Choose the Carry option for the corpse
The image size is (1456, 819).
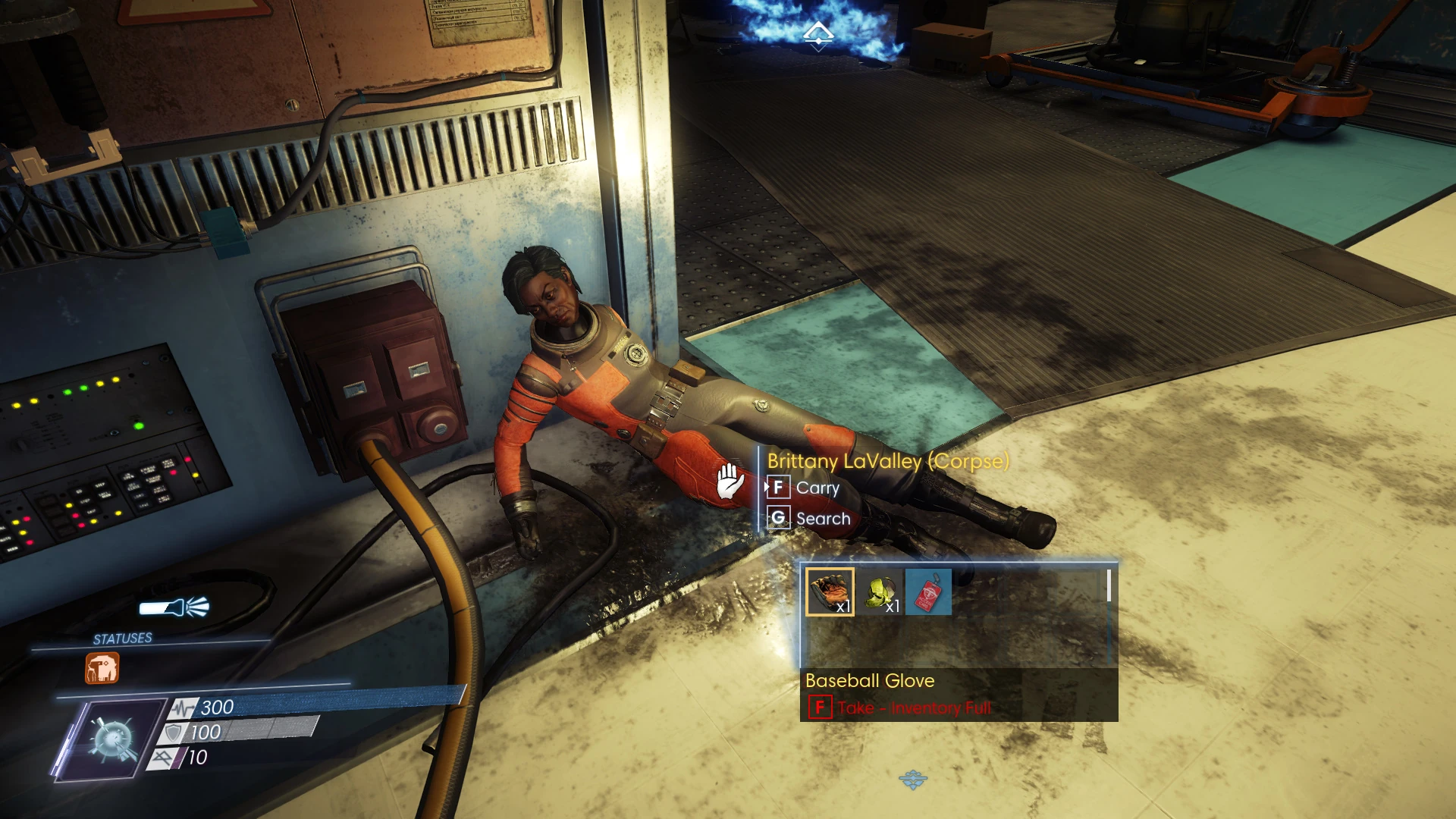pos(817,488)
